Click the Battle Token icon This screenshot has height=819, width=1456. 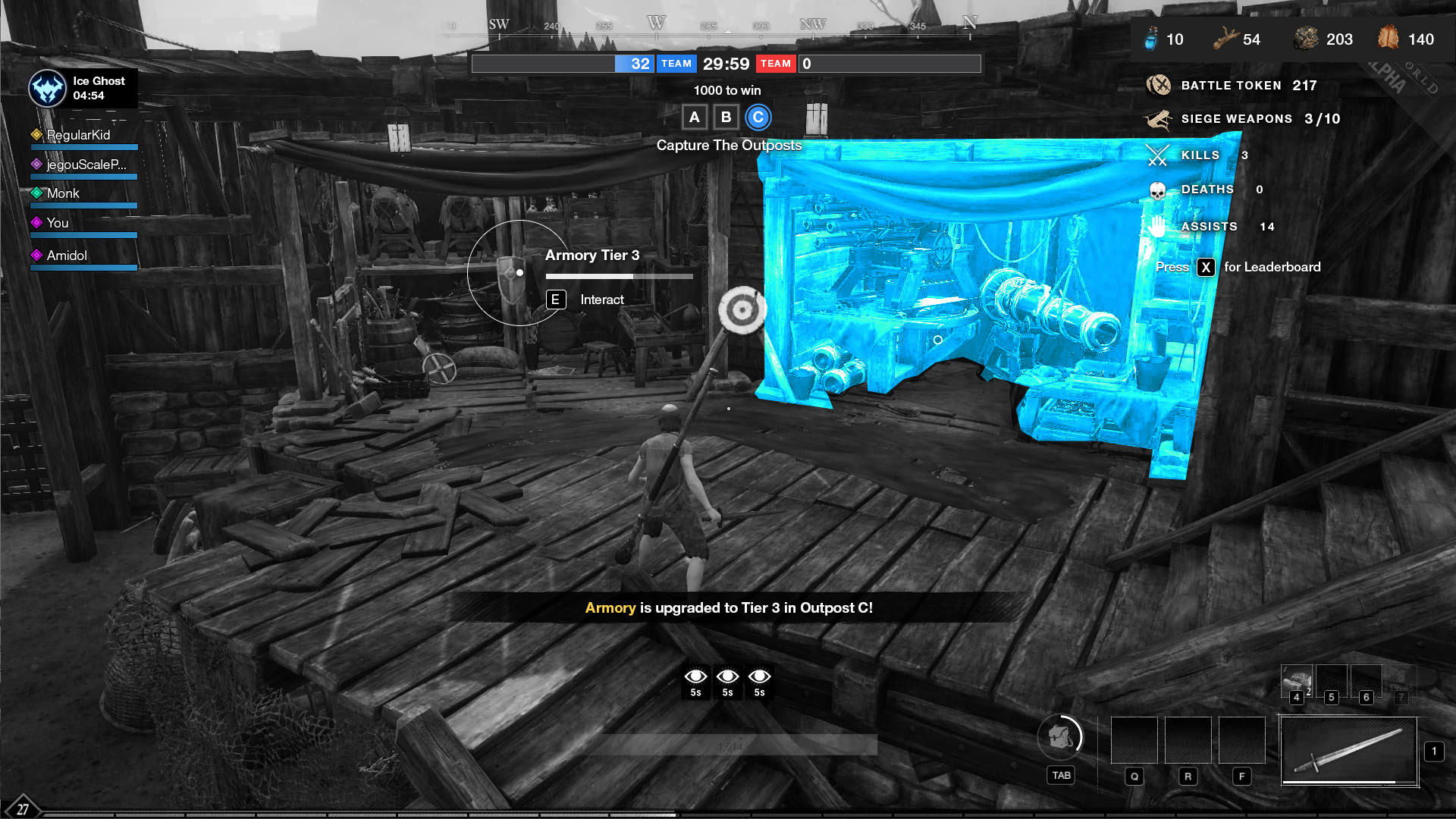[x=1158, y=85]
